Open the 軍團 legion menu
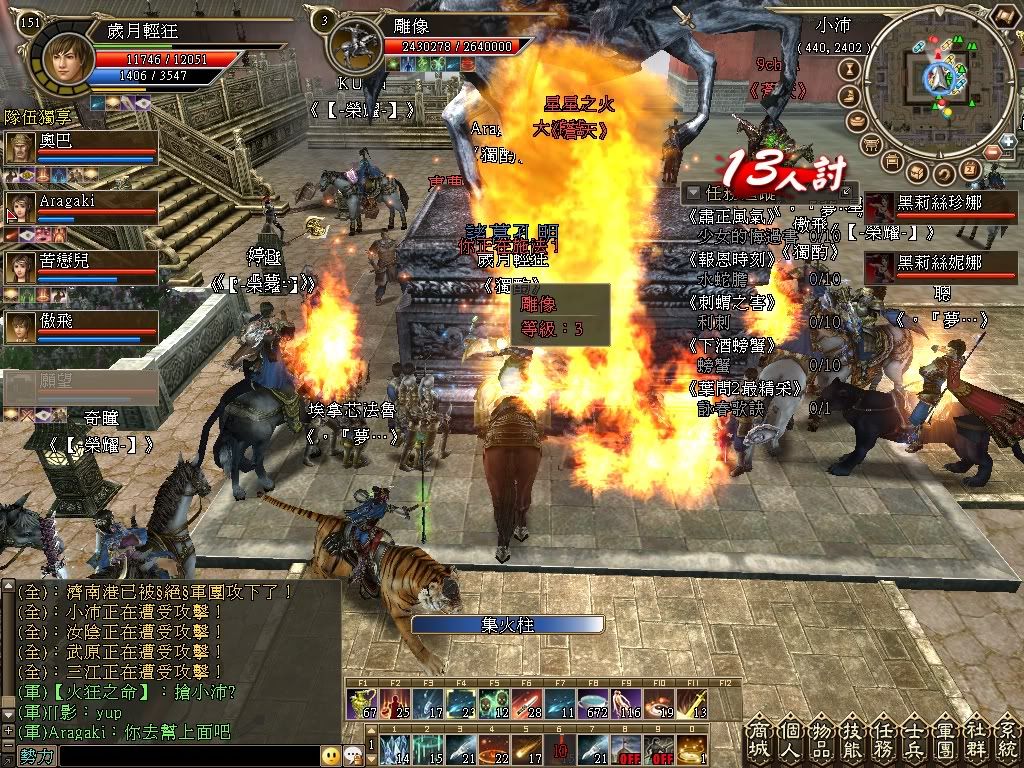1024x768 pixels. [x=943, y=741]
